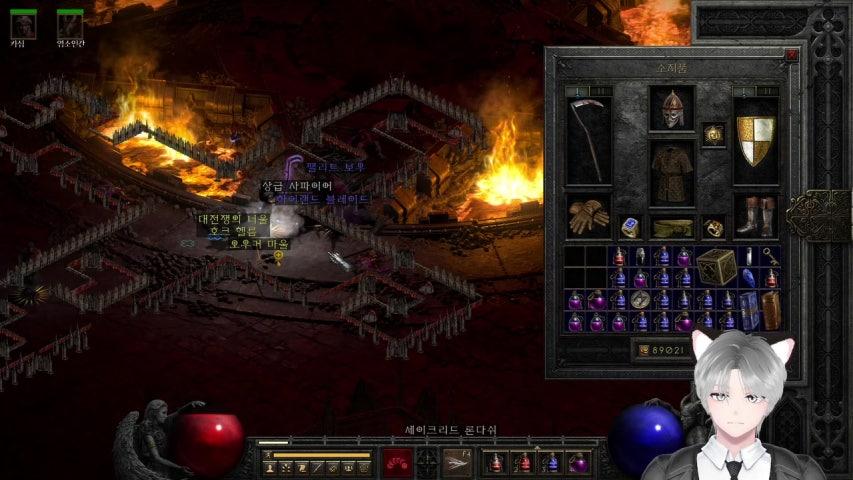Choose the right-click F4 skill icon

click(458, 462)
